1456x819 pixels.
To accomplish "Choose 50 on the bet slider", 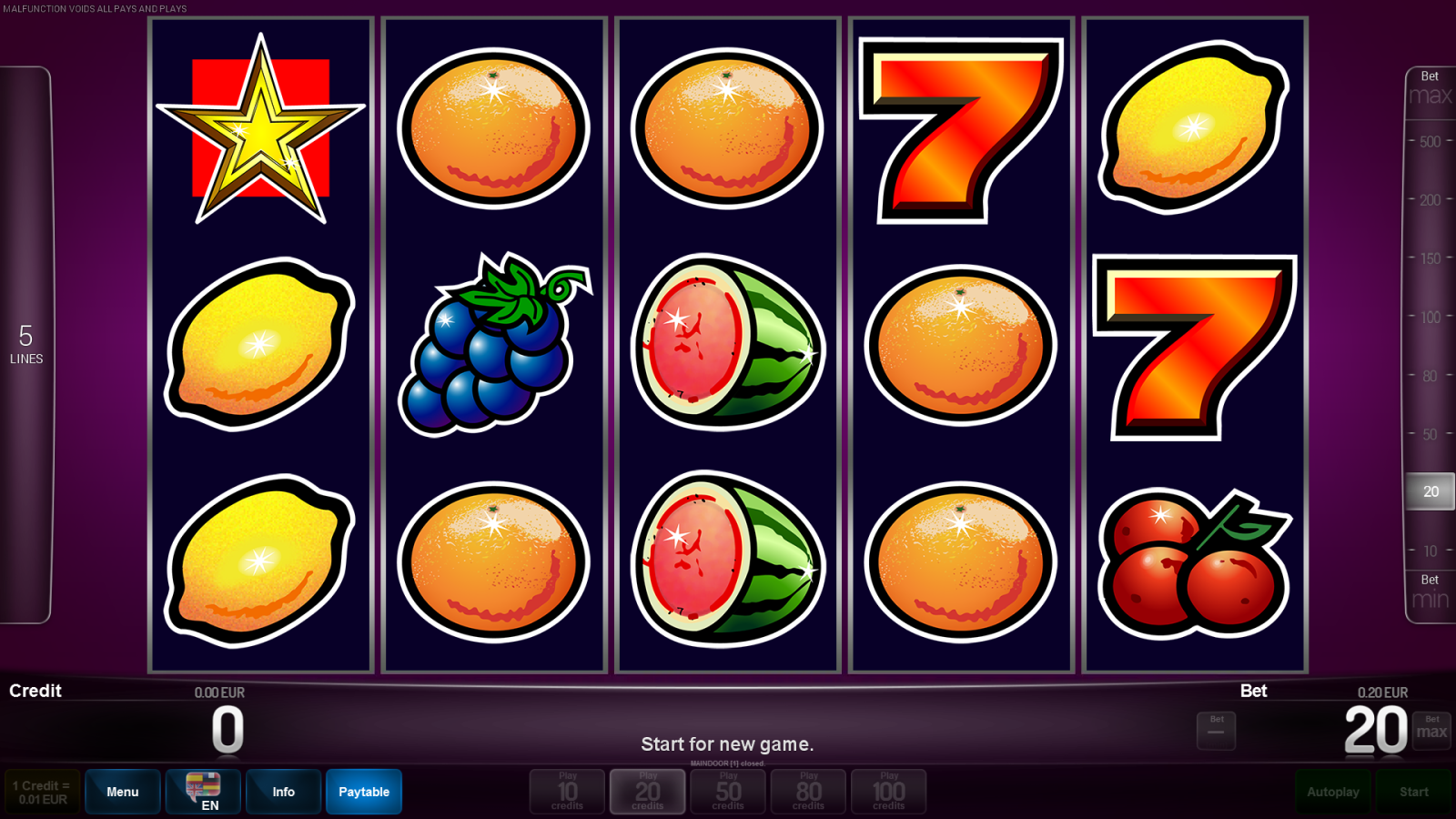I will [x=1430, y=435].
